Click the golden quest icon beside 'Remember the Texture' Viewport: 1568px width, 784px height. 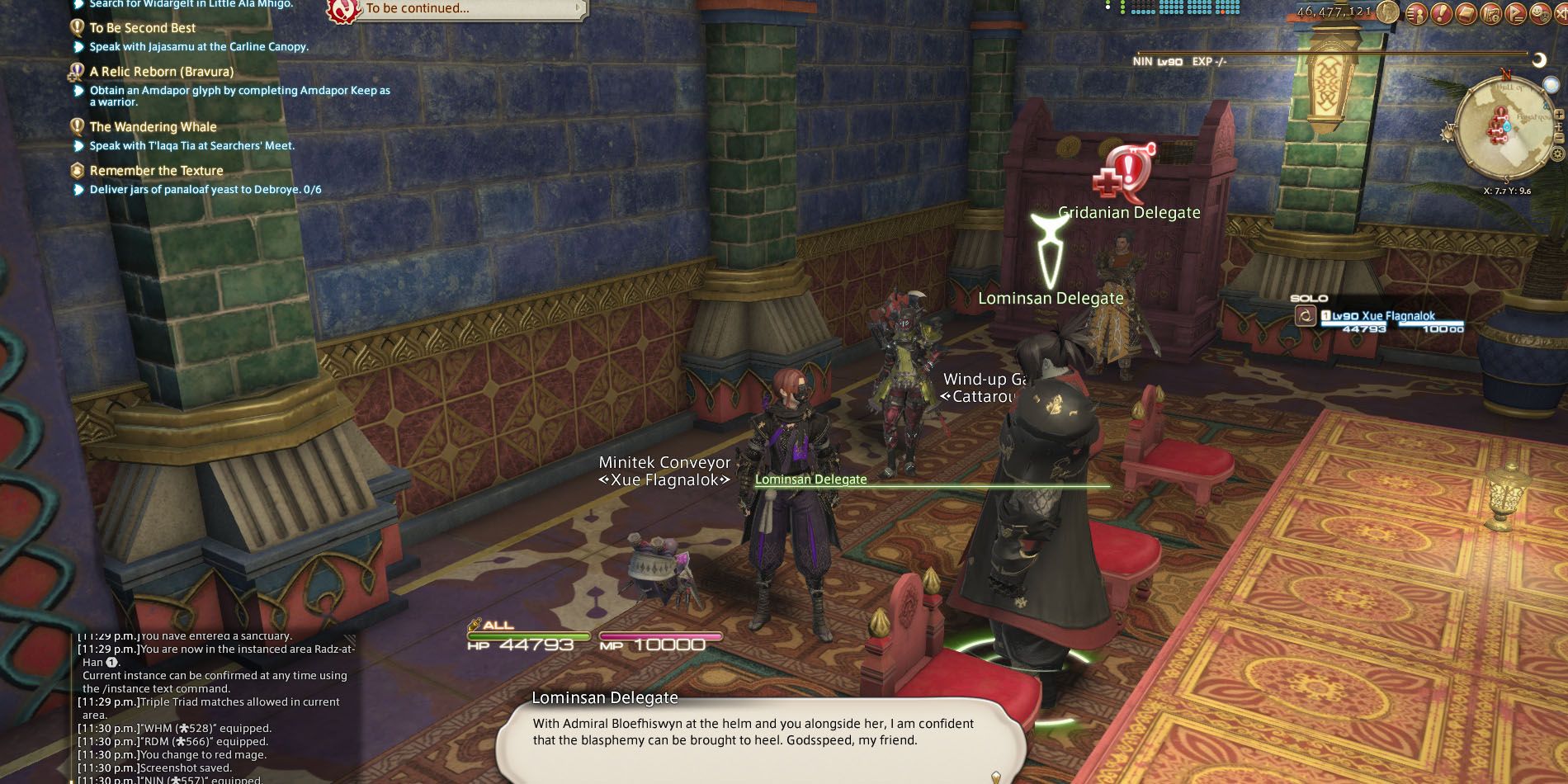point(77,169)
